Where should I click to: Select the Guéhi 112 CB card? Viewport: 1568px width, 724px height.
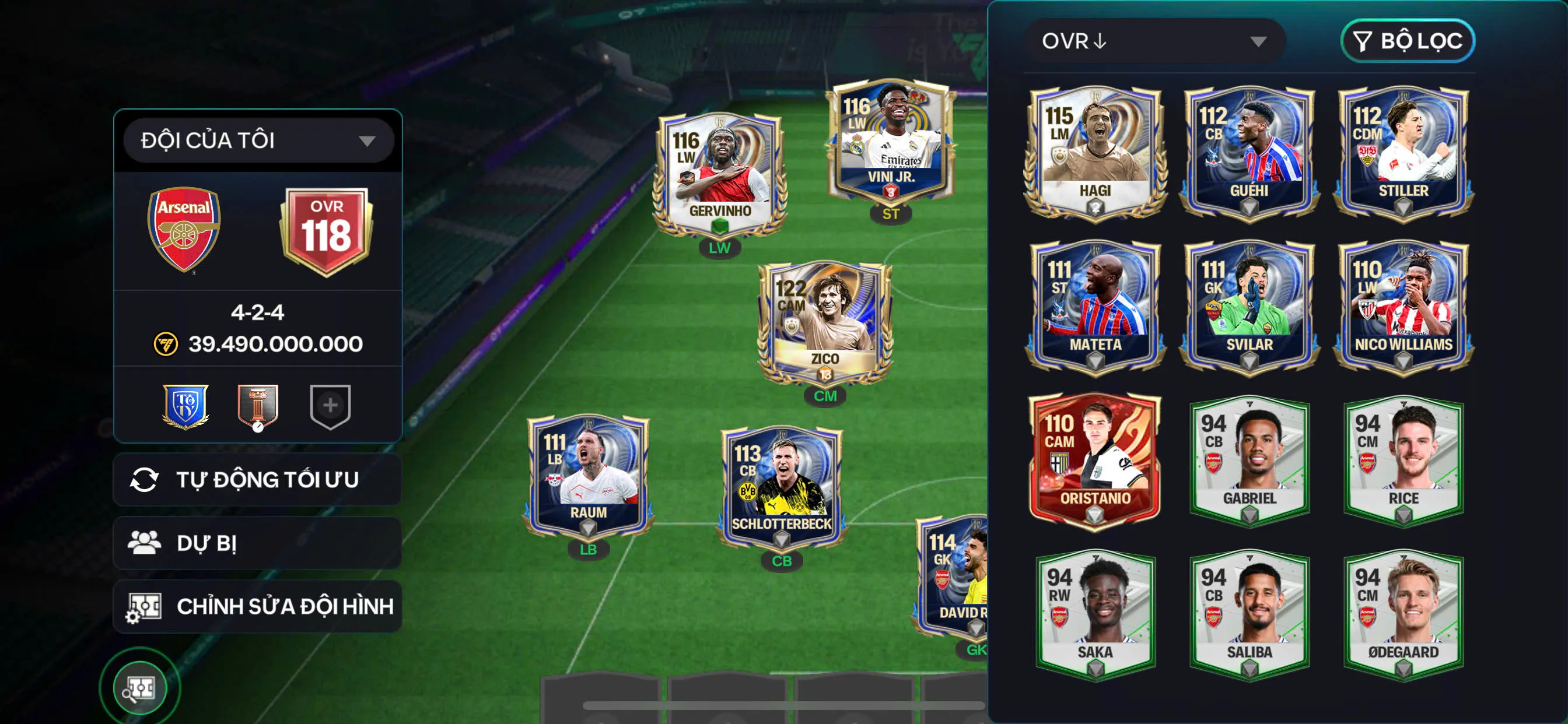pos(1249,152)
